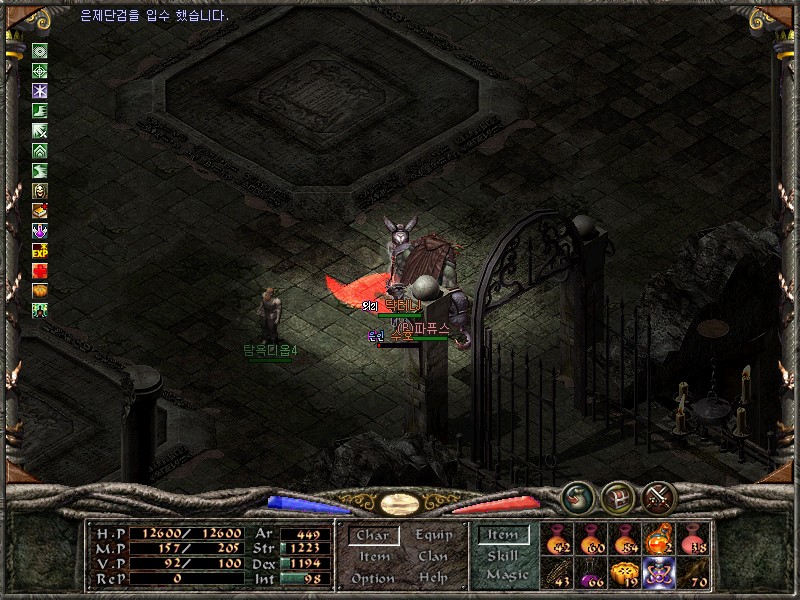Switch to the Magic quick-slot tab
Image resolution: width=800 pixels, height=600 pixels.
point(507,575)
